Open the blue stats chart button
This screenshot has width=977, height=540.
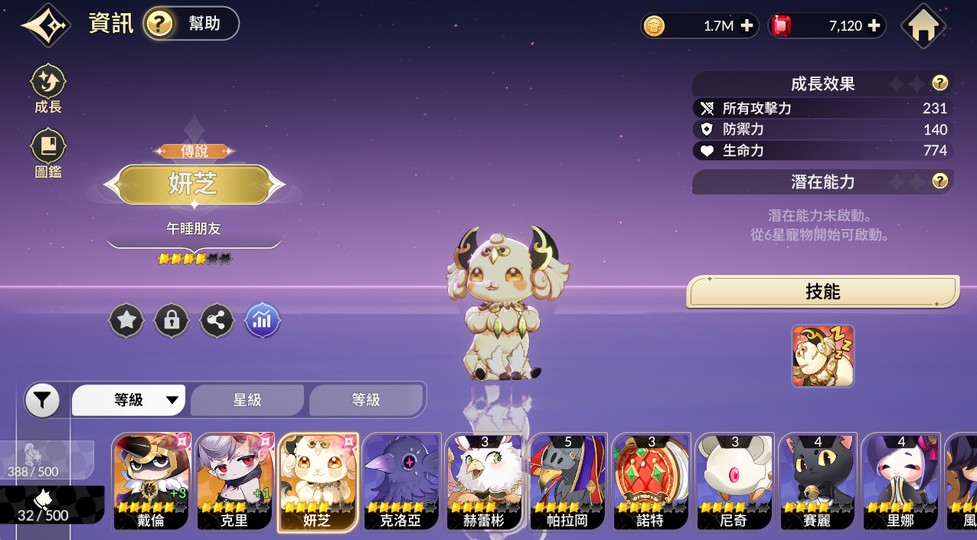tap(262, 320)
